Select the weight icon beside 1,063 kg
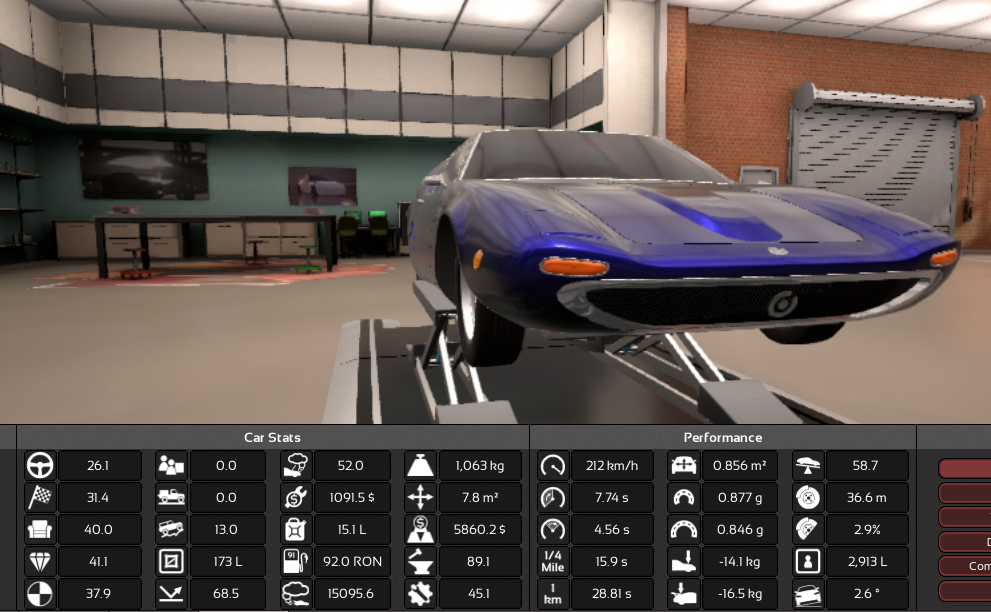This screenshot has width=991, height=612. [420, 466]
